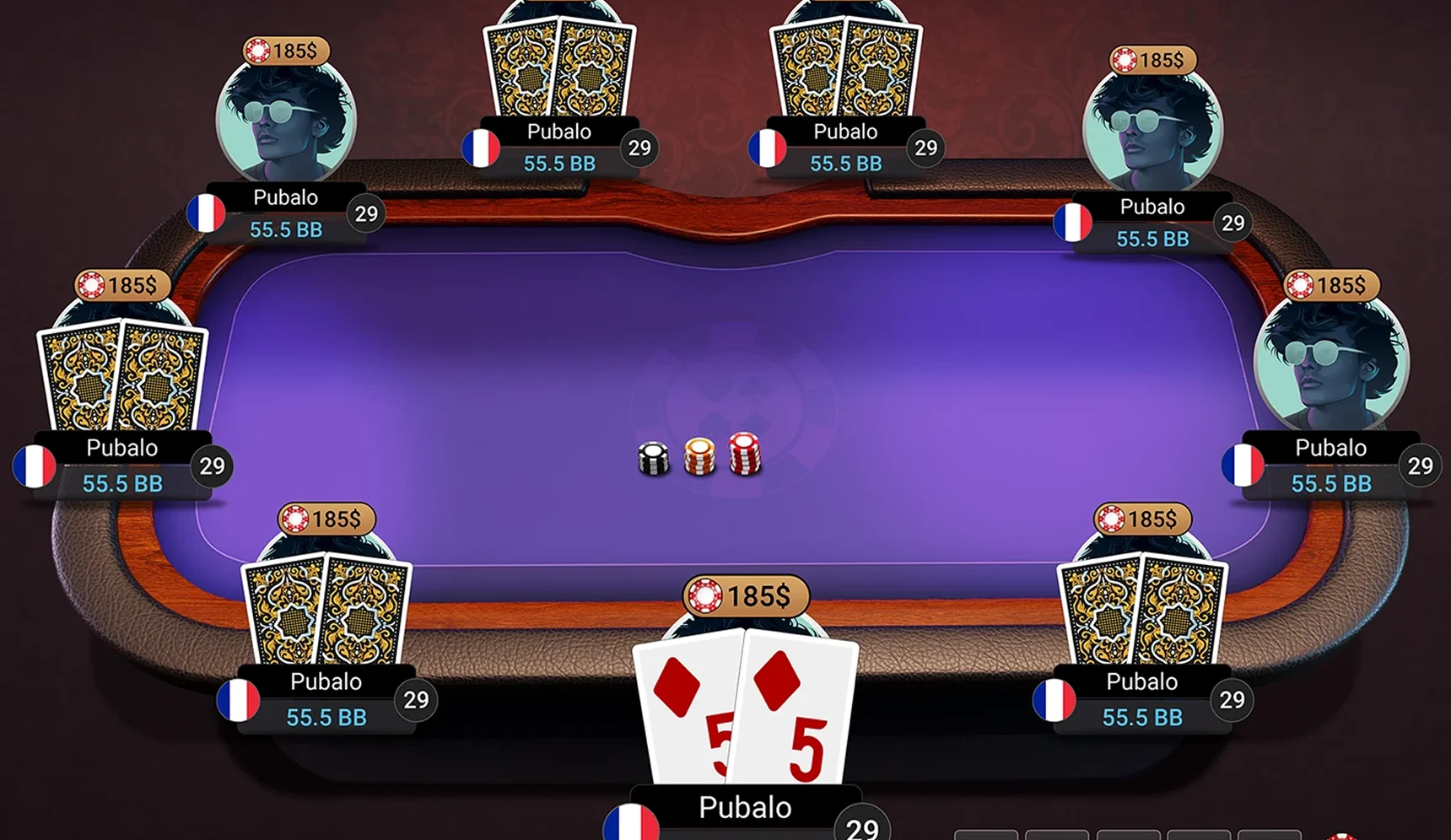Select the hero's left five of diamonds card
The height and width of the screenshot is (840, 1451).
[683, 708]
